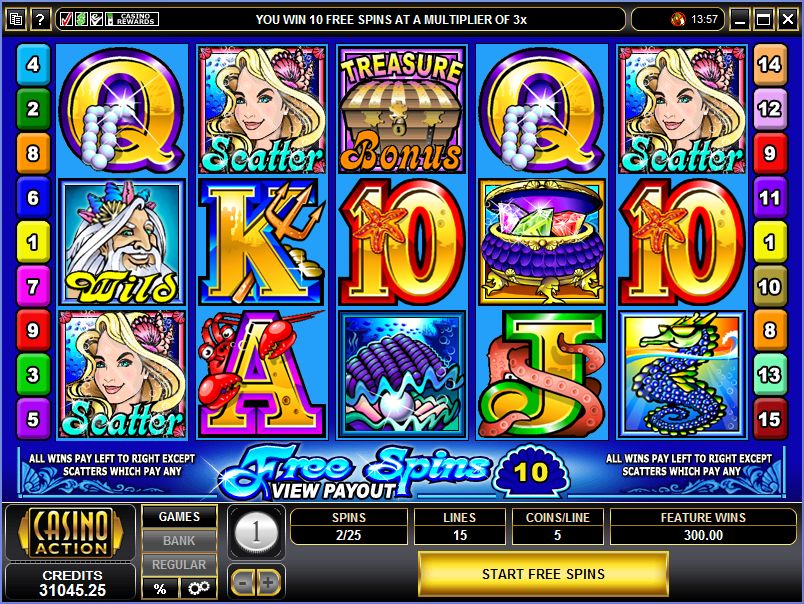Viewport: 804px width, 604px height.
Task: Start the free spins
Action: click(543, 574)
